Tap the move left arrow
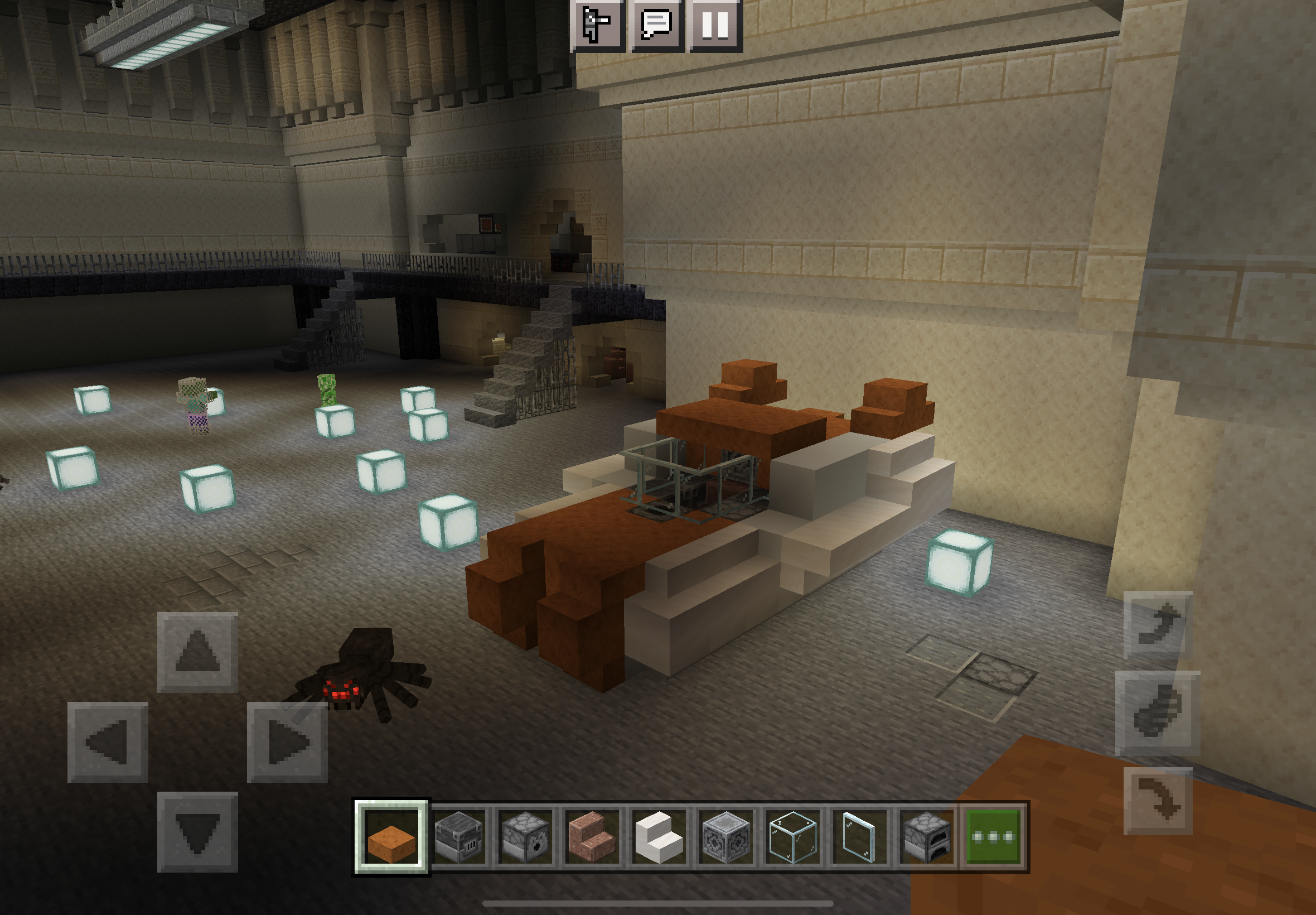The image size is (1316, 915). tap(108, 742)
